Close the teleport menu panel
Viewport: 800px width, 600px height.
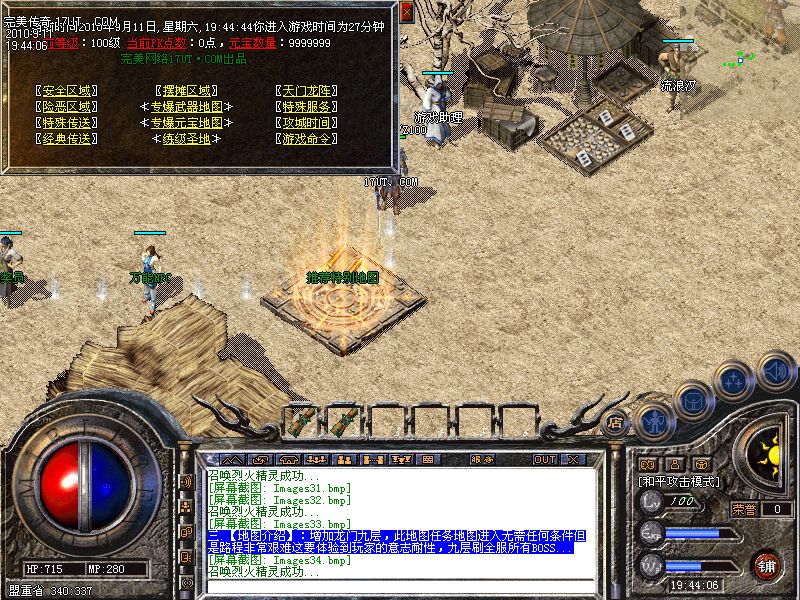(407, 12)
